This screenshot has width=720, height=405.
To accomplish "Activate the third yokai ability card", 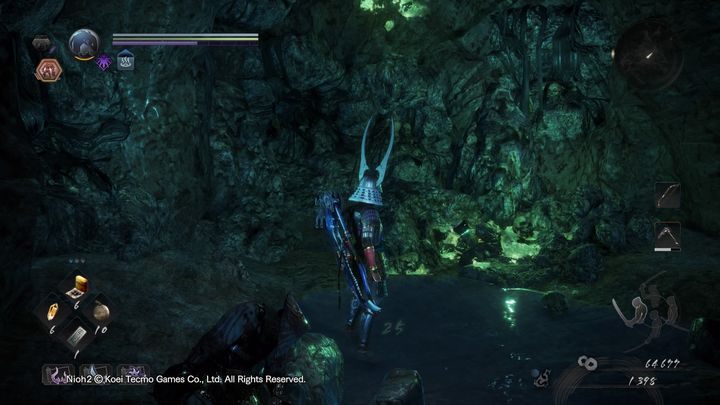I will click(x=131, y=375).
